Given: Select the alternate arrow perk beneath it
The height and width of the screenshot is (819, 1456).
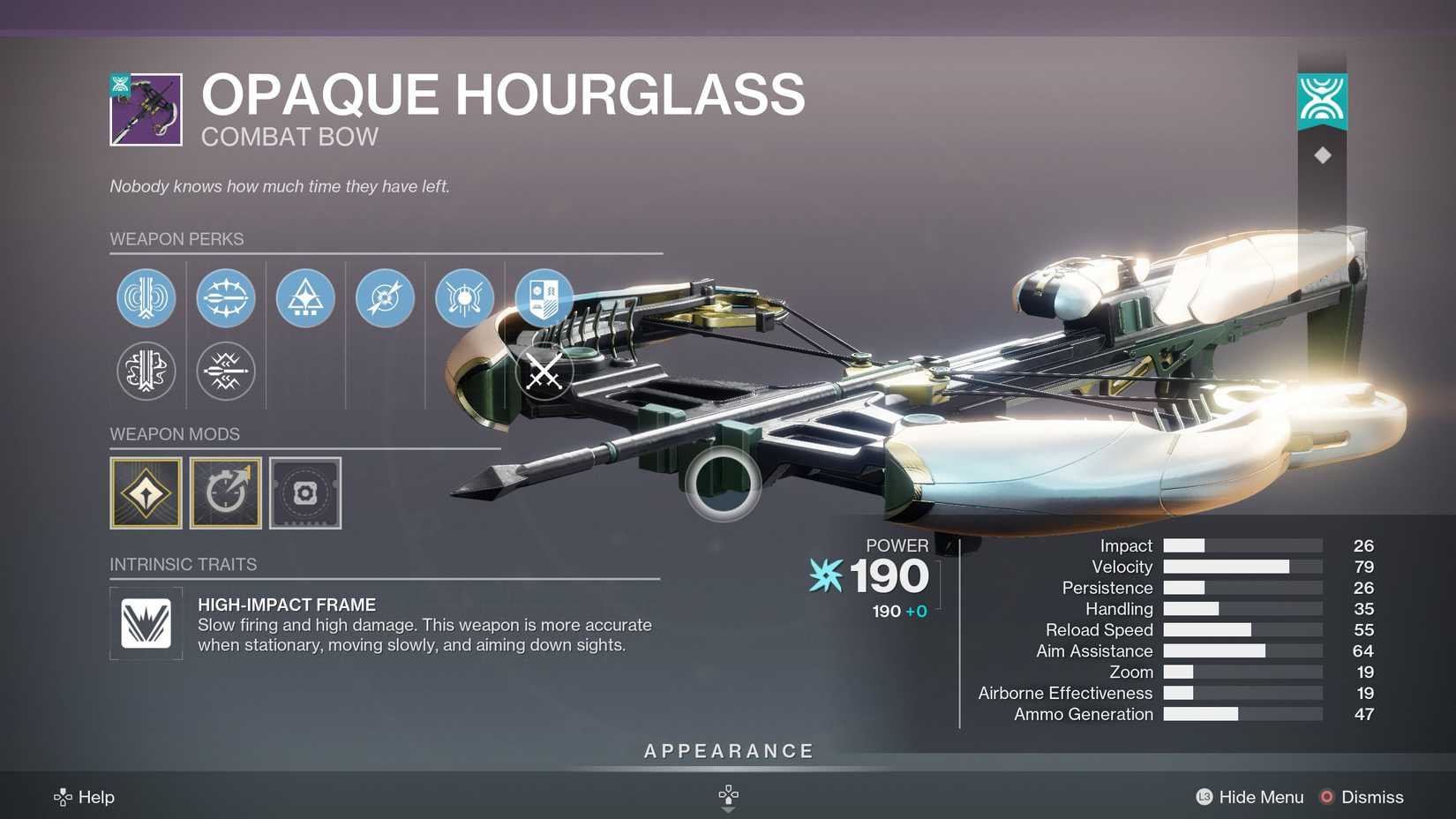Looking at the screenshot, I should (226, 372).
